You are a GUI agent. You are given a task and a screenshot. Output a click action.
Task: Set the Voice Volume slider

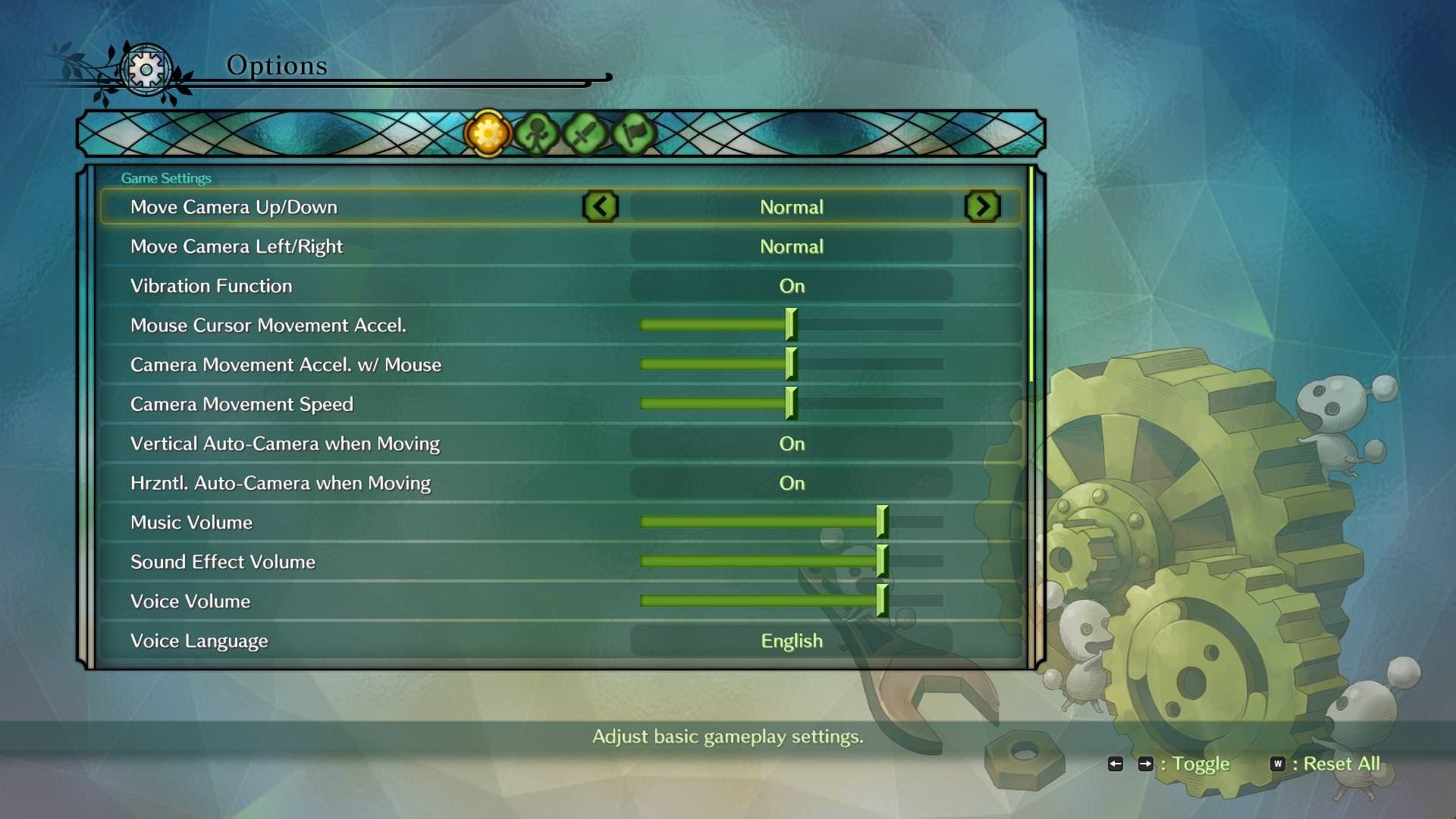coord(881,601)
